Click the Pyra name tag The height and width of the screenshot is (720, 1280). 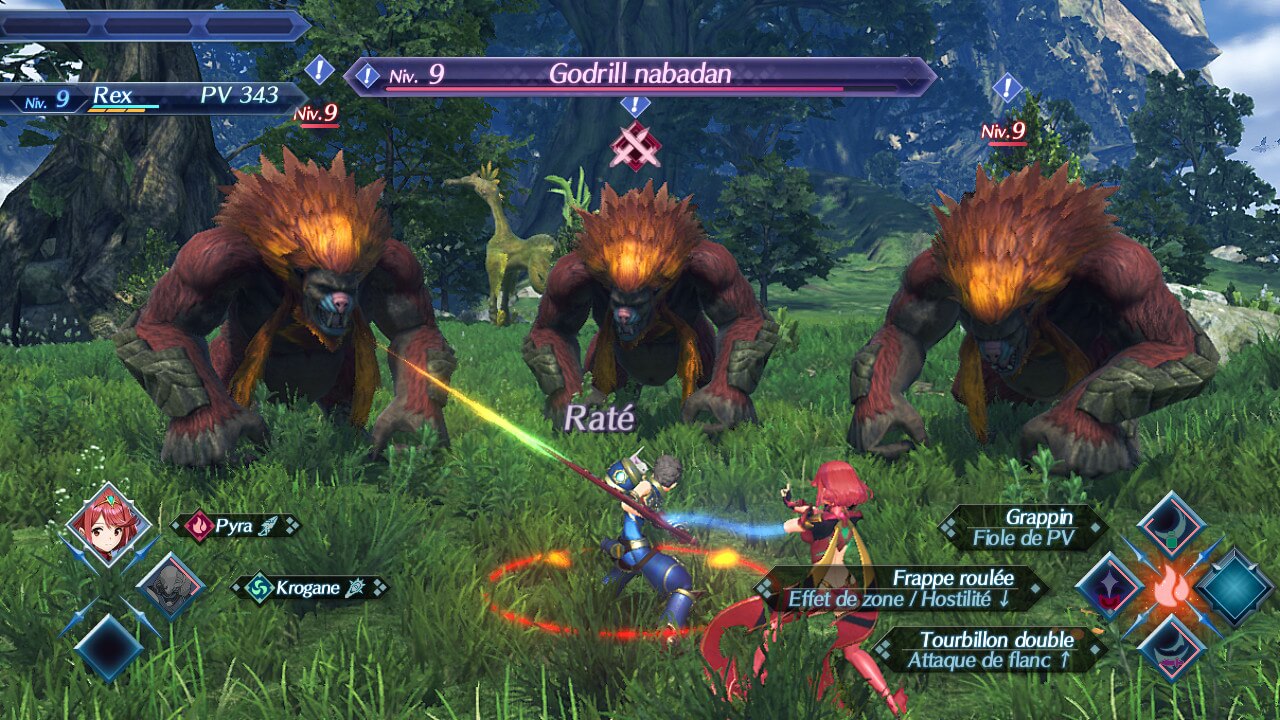(236, 526)
